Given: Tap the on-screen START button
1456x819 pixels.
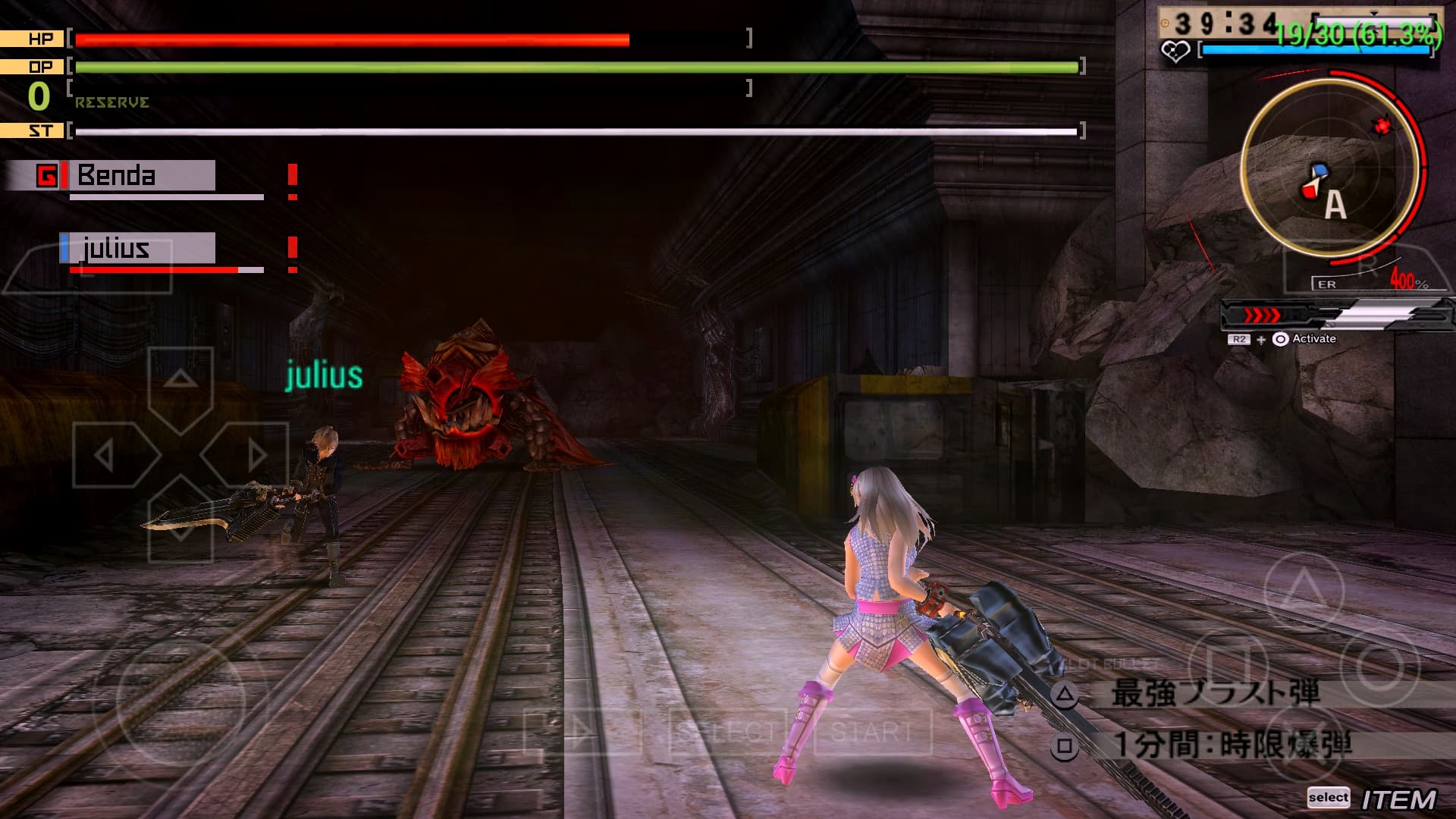Looking at the screenshot, I should 871,732.
